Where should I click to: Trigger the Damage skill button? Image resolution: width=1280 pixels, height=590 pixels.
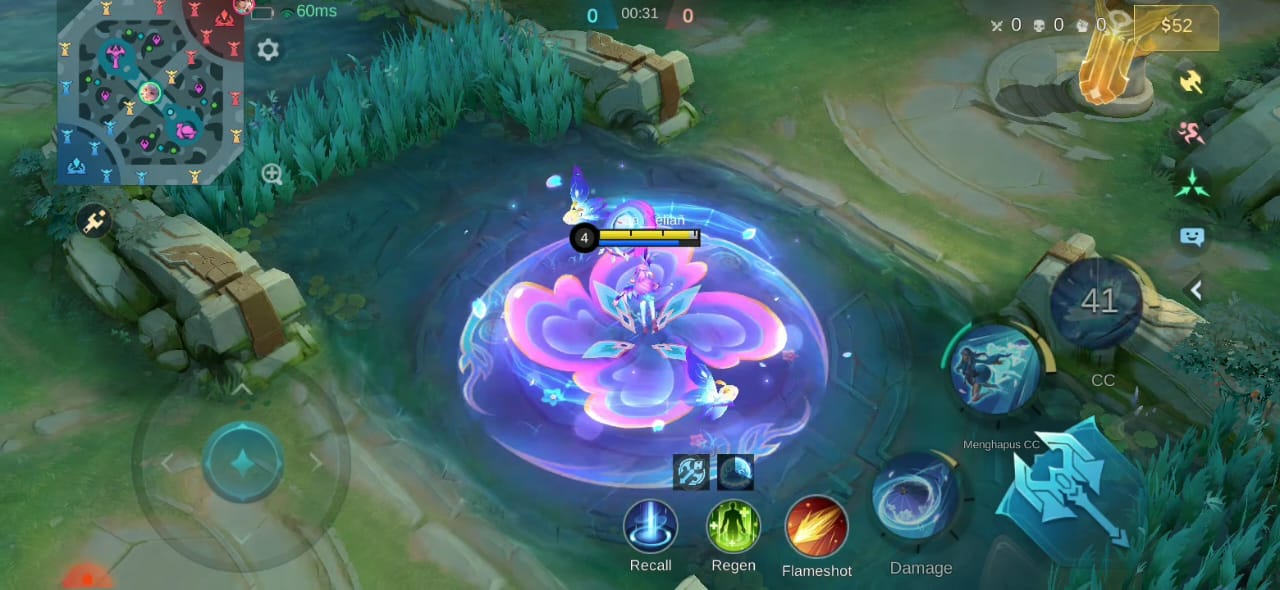pyautogui.click(x=916, y=497)
